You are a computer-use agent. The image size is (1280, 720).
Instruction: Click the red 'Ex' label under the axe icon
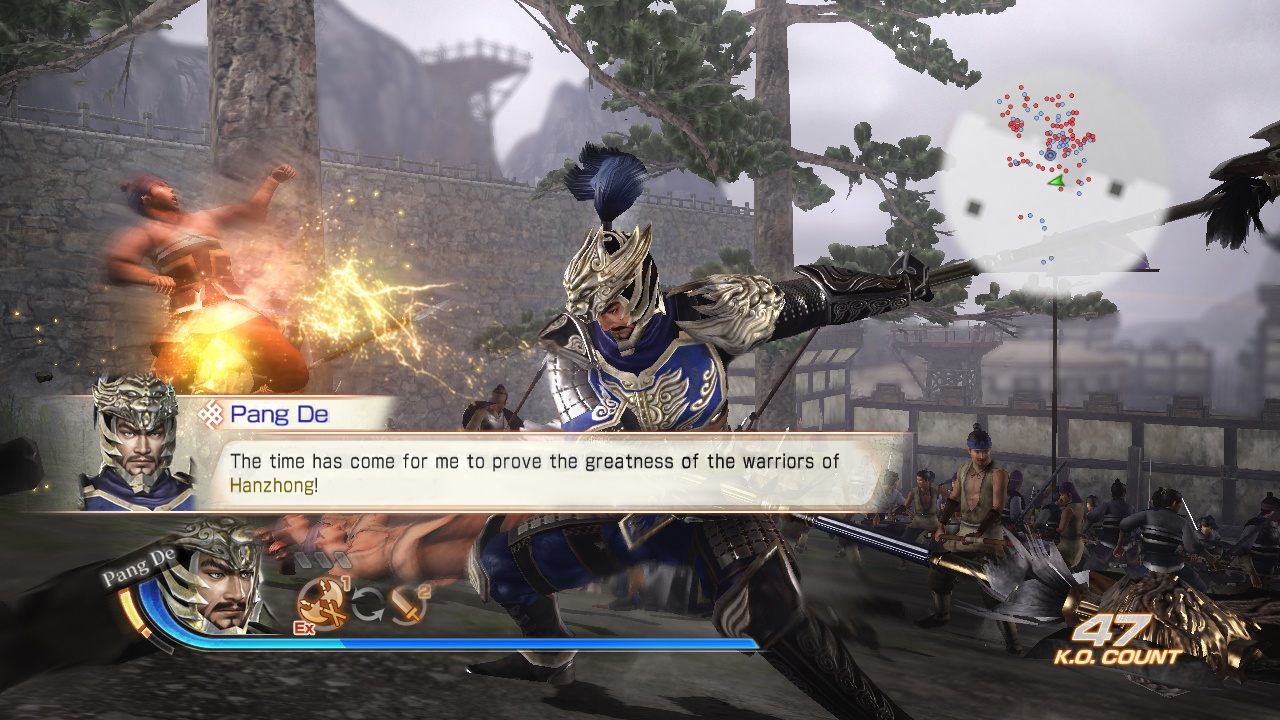click(305, 627)
